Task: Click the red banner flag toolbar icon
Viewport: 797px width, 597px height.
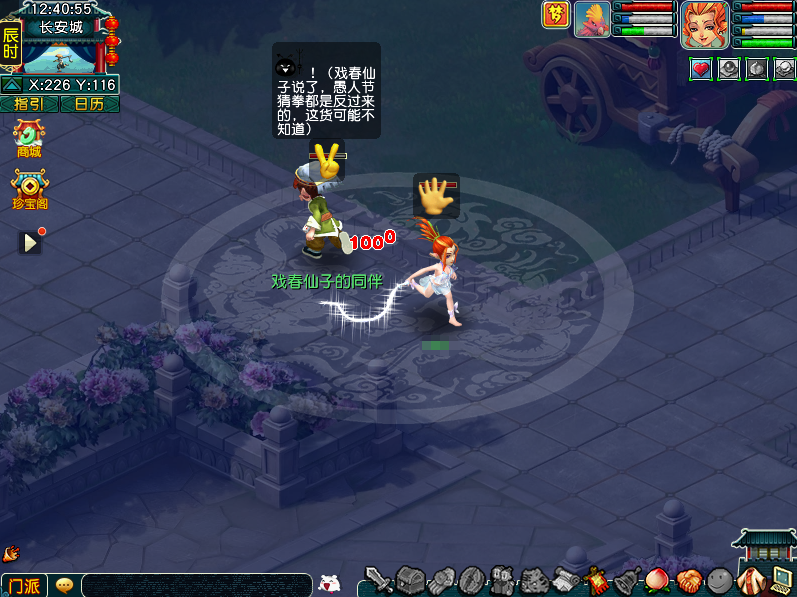Action: (x=597, y=579)
